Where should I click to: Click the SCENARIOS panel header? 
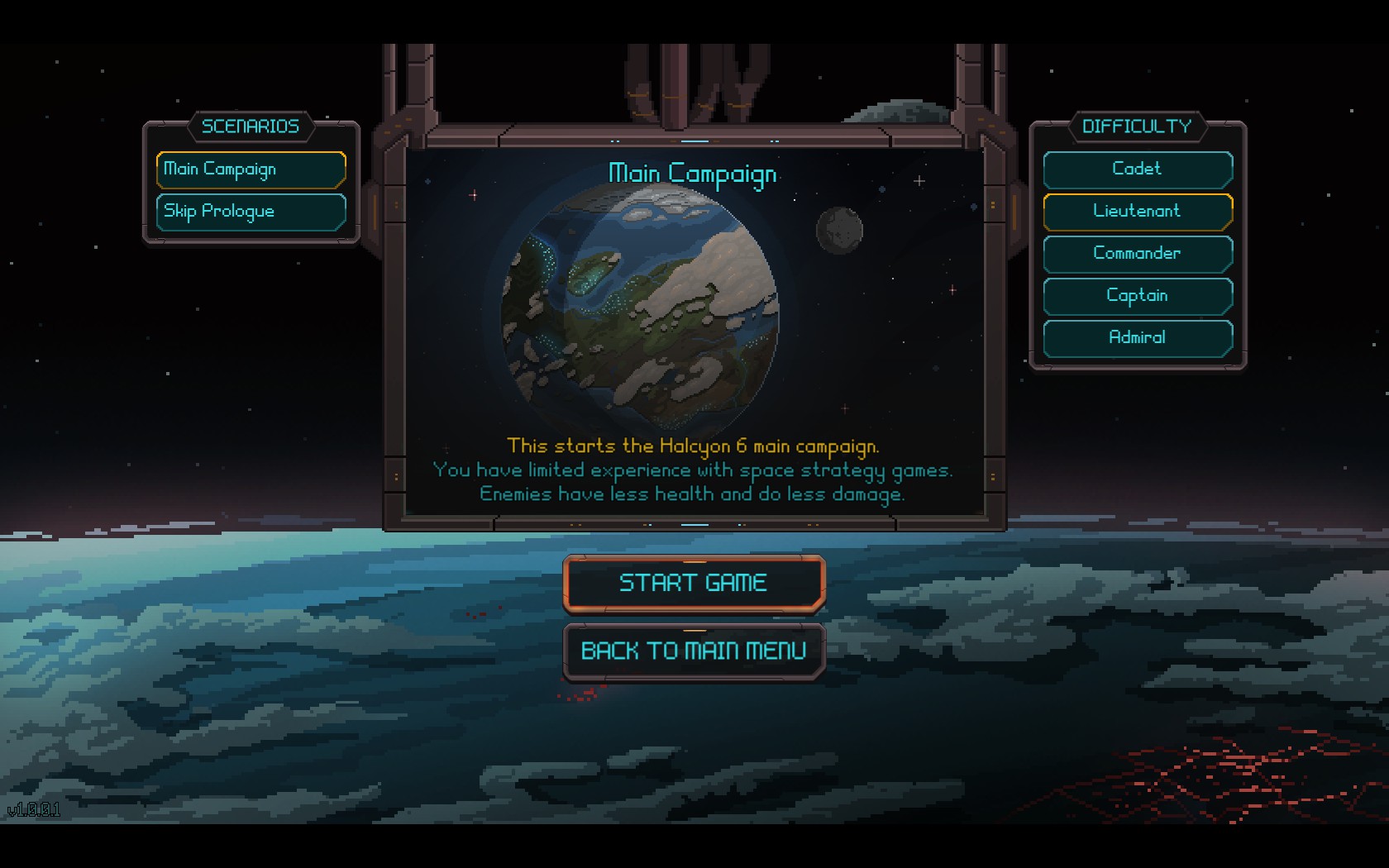pos(251,126)
